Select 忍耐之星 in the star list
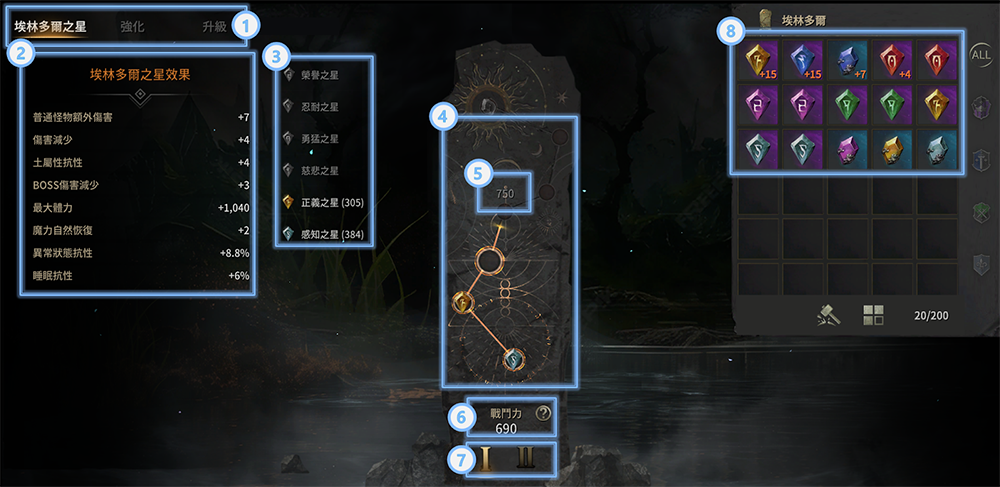 tap(319, 106)
